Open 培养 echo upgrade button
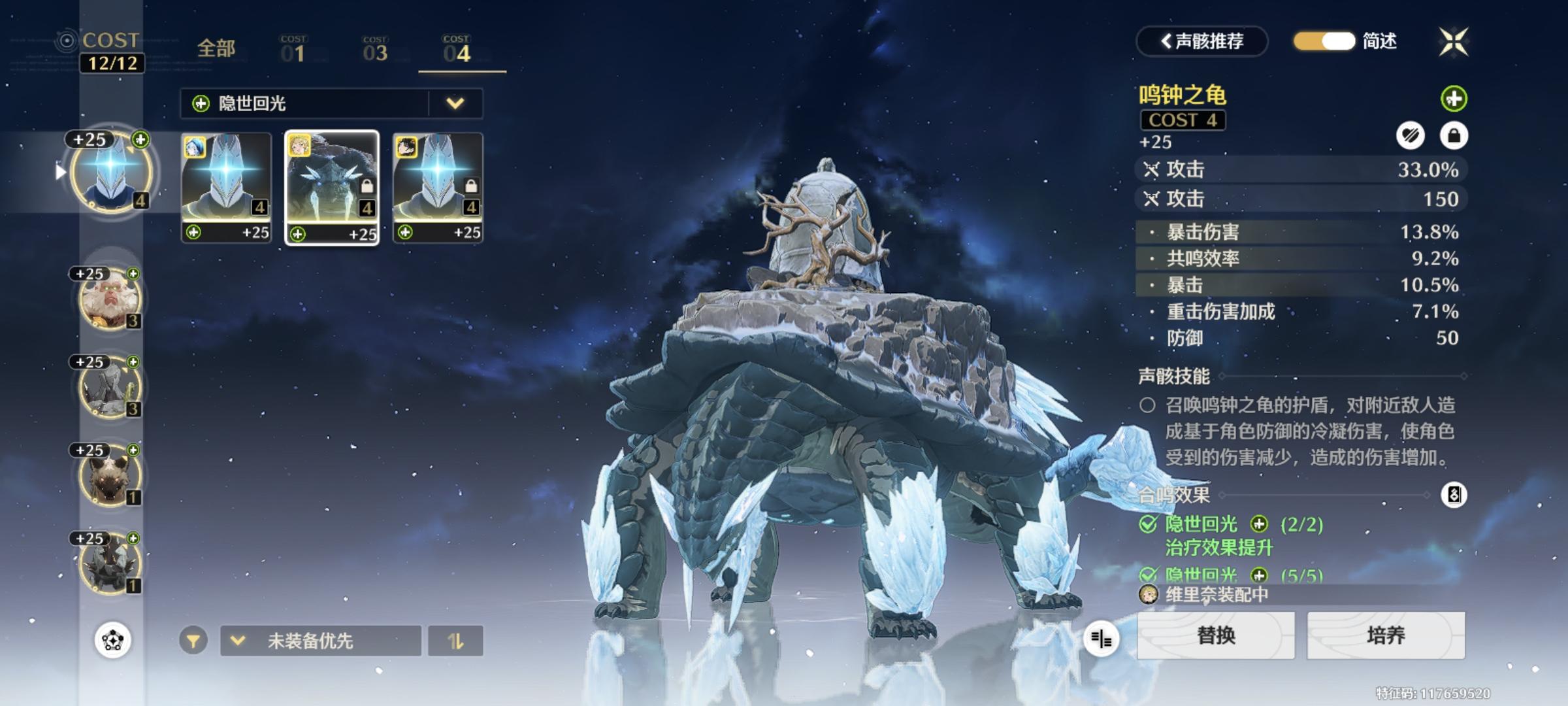The image size is (1568, 706). [1386, 635]
